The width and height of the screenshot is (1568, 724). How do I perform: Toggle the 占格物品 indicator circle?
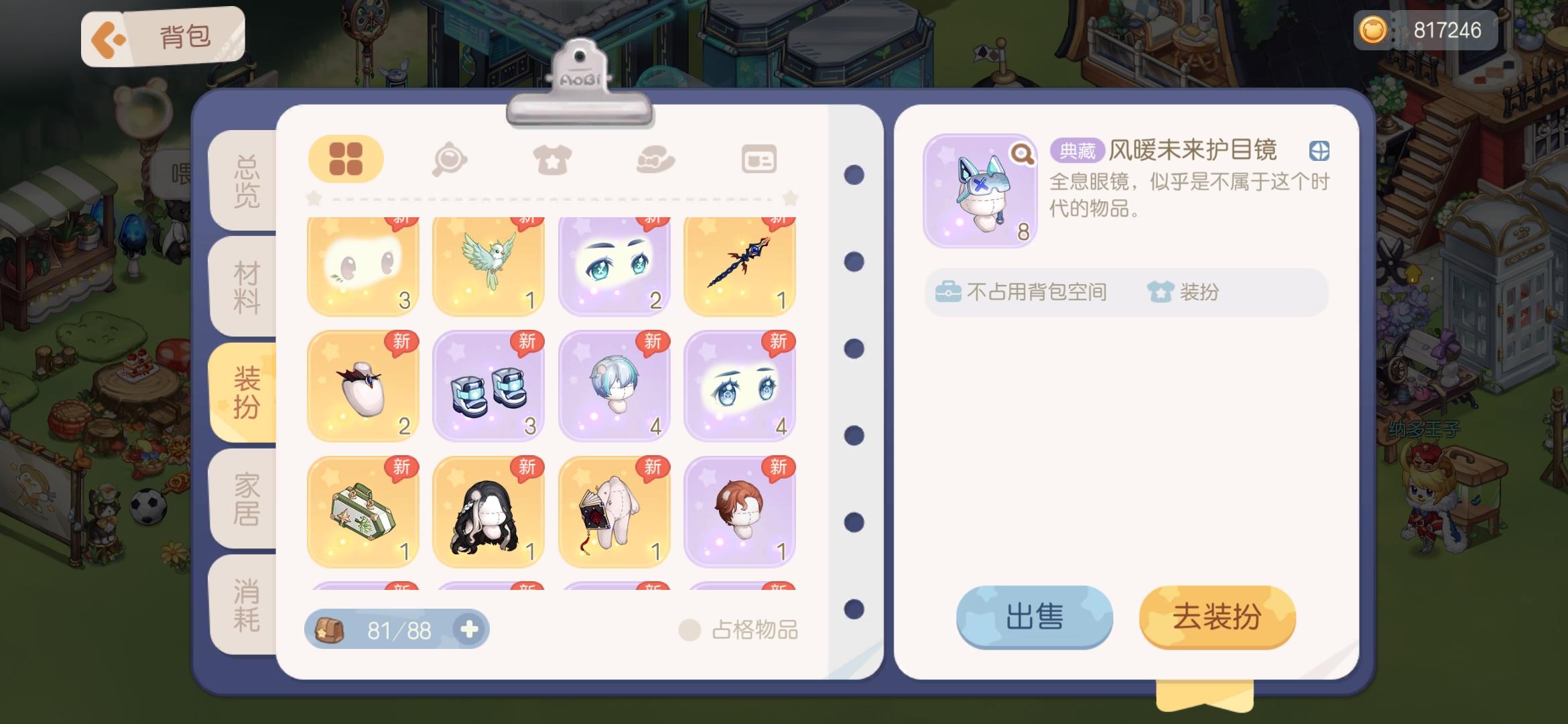click(690, 629)
